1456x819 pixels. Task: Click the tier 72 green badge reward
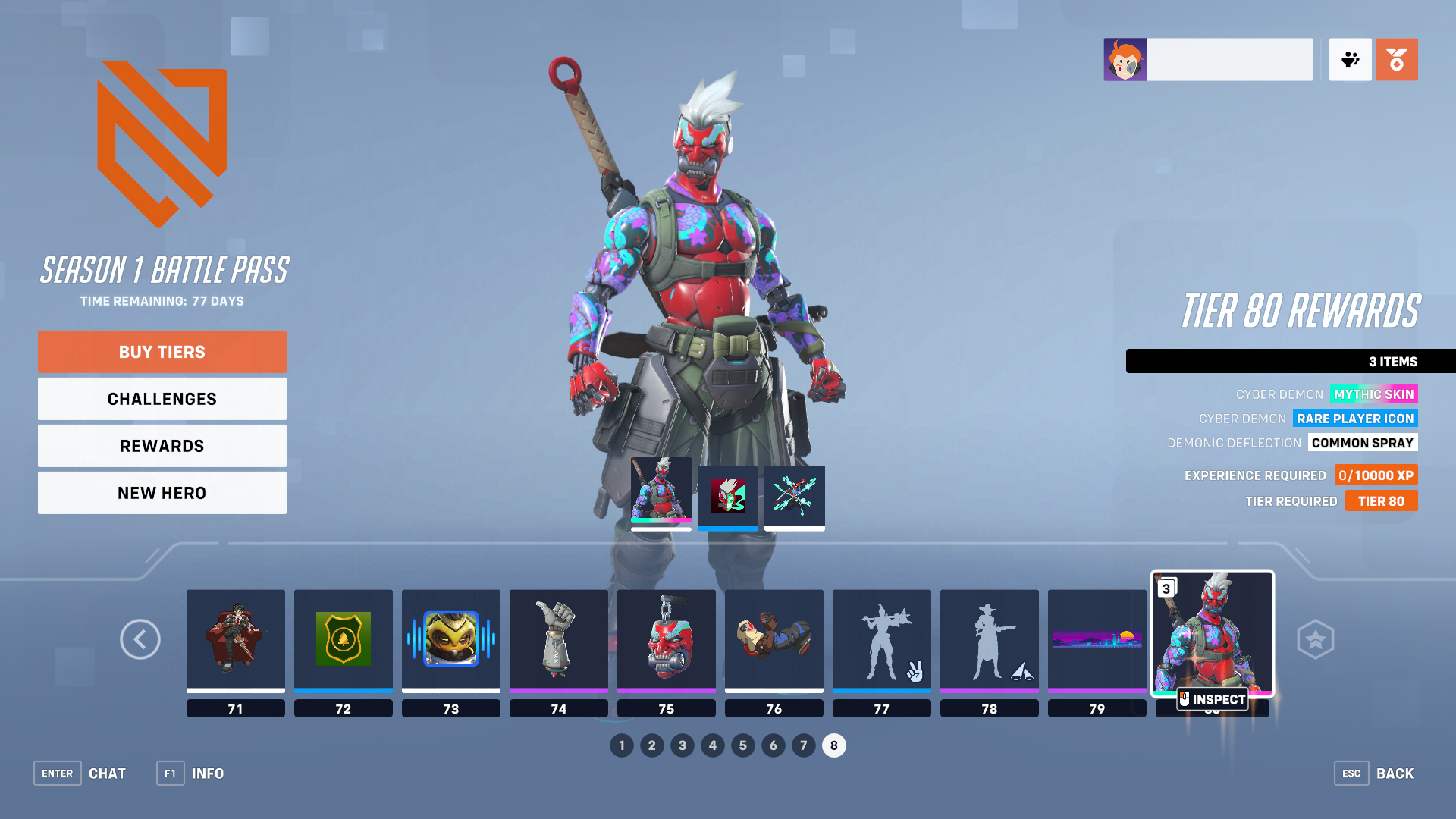coord(343,639)
